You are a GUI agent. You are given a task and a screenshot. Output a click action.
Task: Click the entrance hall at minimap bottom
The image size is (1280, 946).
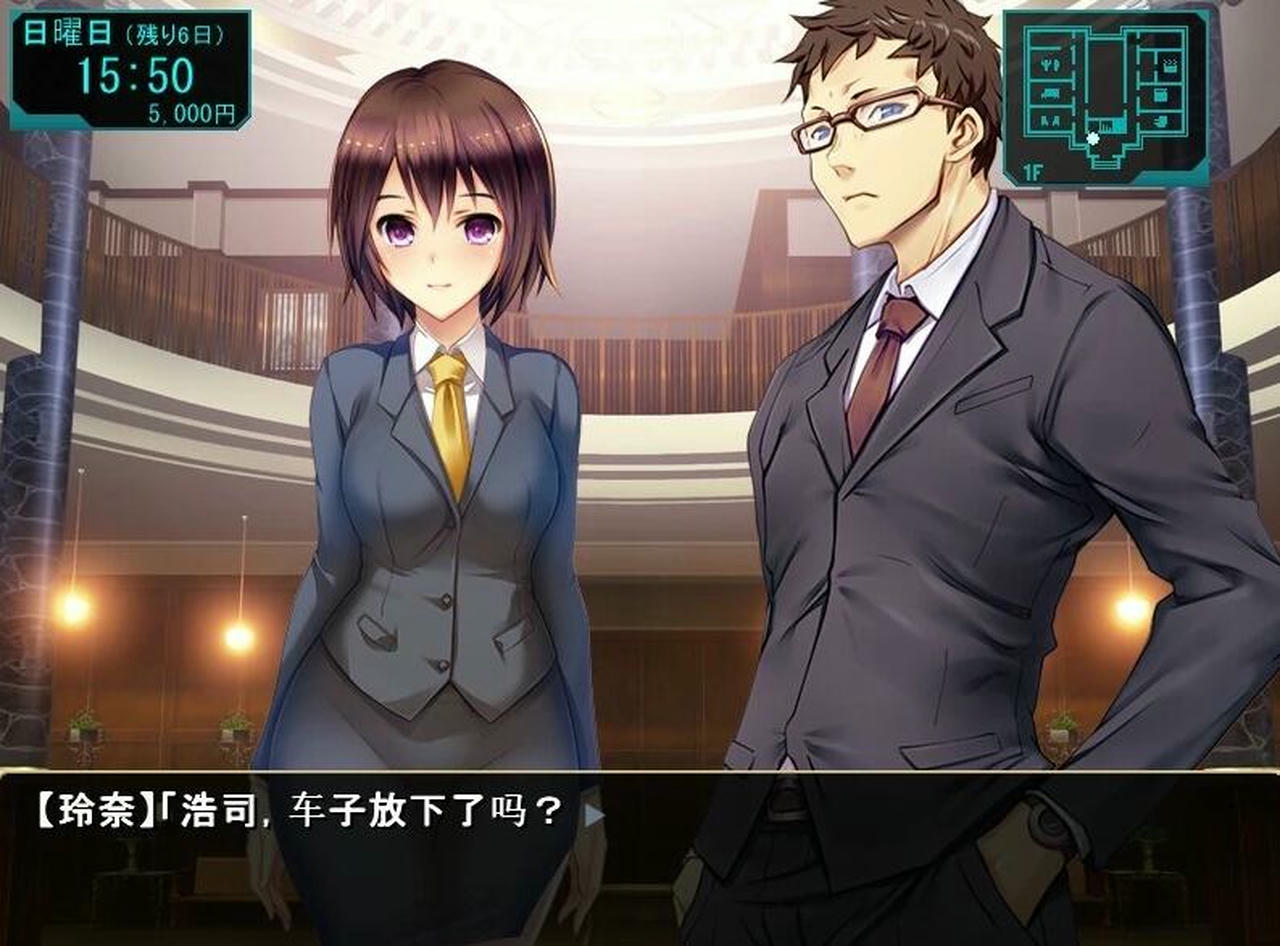point(1105,162)
